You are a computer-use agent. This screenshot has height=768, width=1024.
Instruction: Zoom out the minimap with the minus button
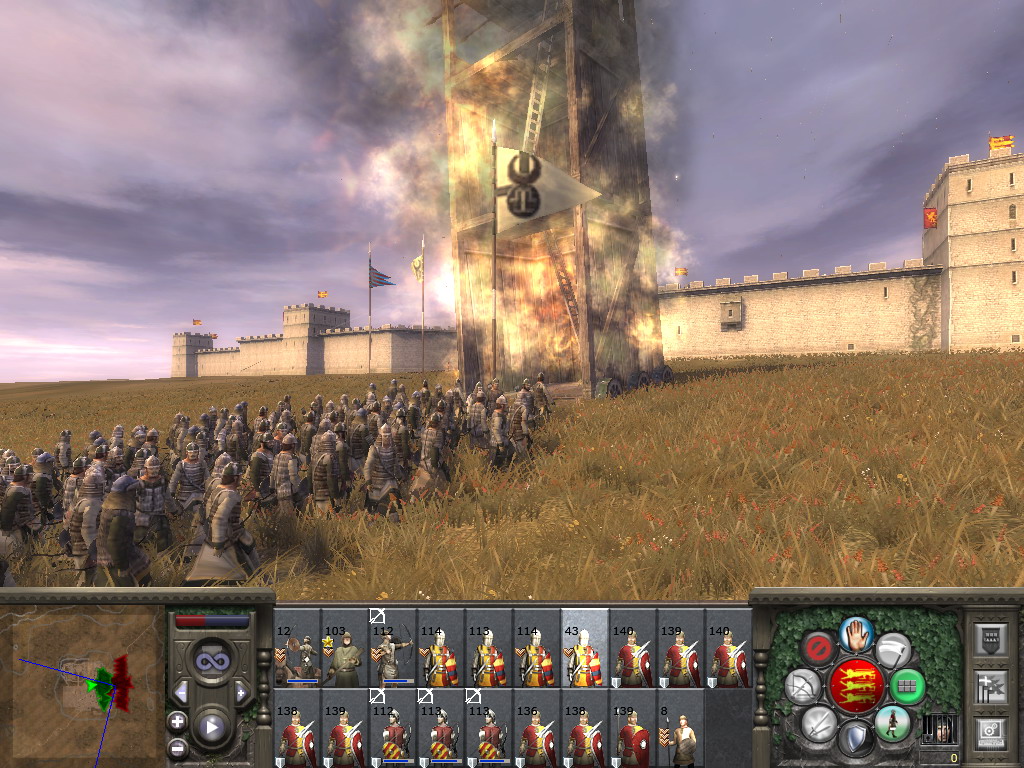click(178, 746)
